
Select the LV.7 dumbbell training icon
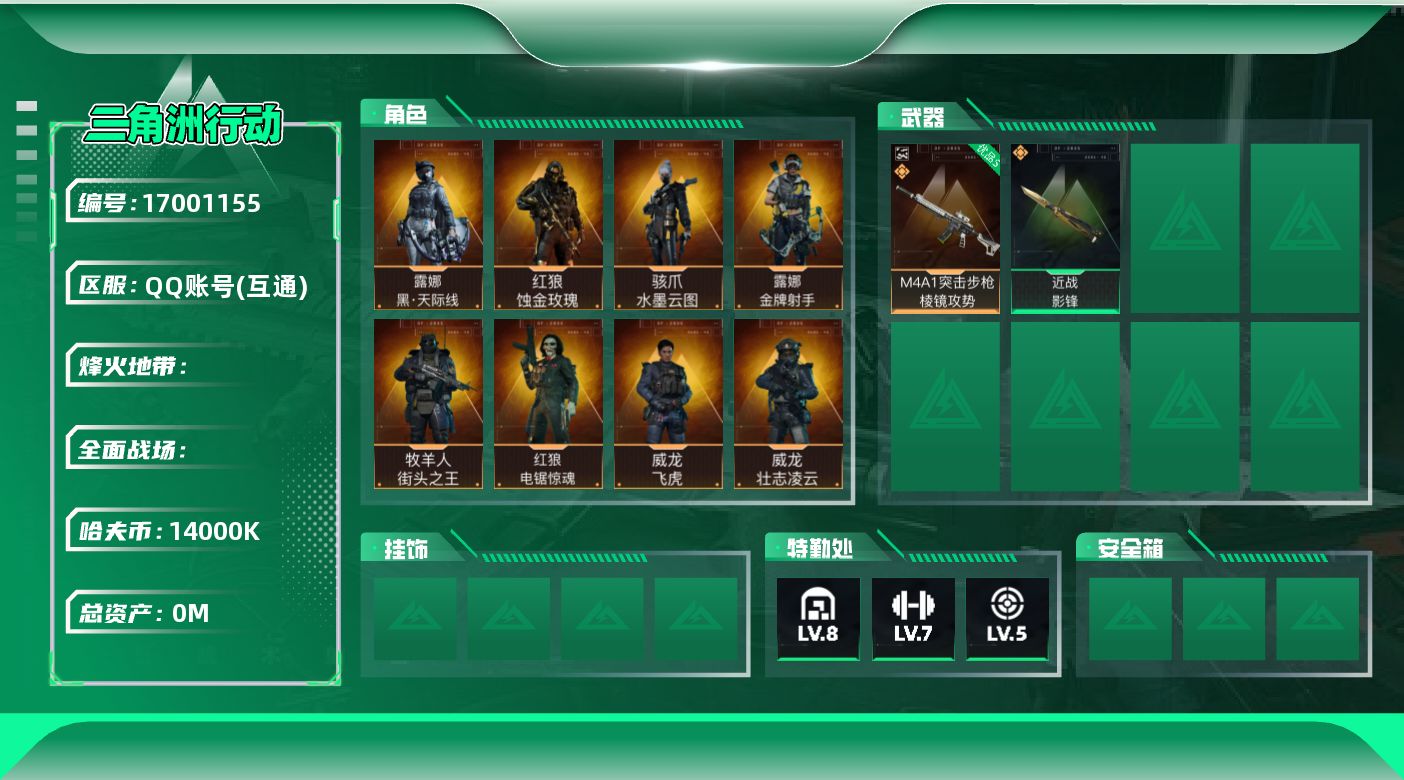(913, 618)
